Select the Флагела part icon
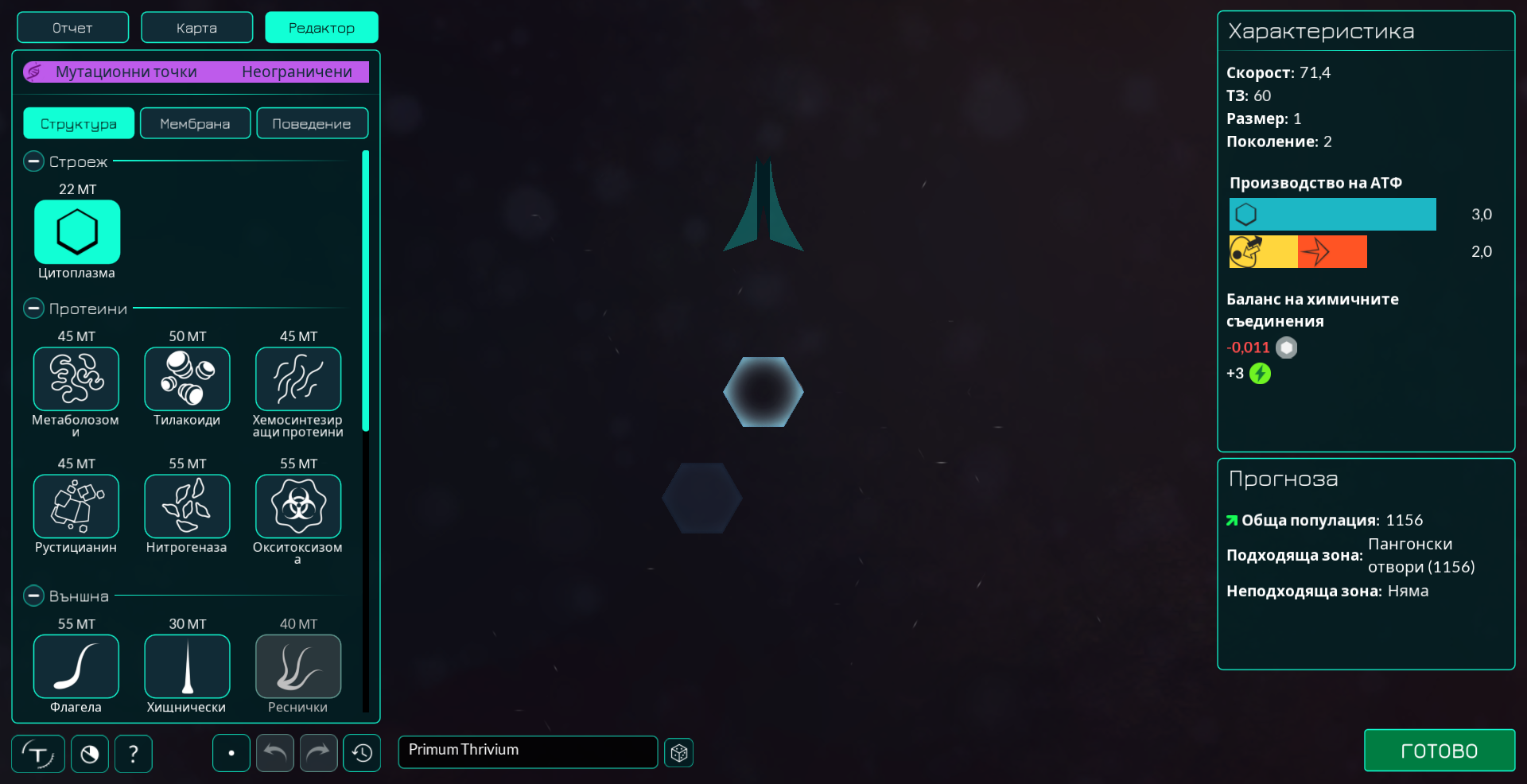The height and width of the screenshot is (784, 1527). coord(76,666)
